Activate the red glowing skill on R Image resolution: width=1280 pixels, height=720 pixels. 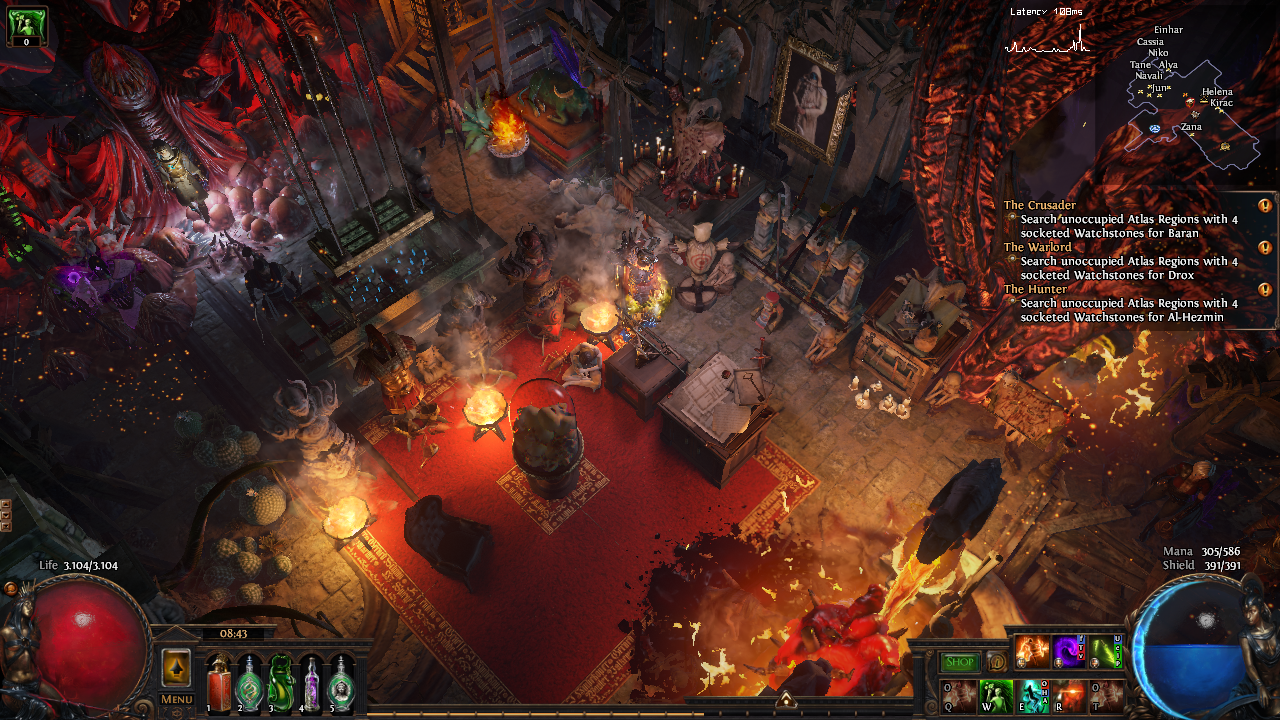tap(1069, 696)
